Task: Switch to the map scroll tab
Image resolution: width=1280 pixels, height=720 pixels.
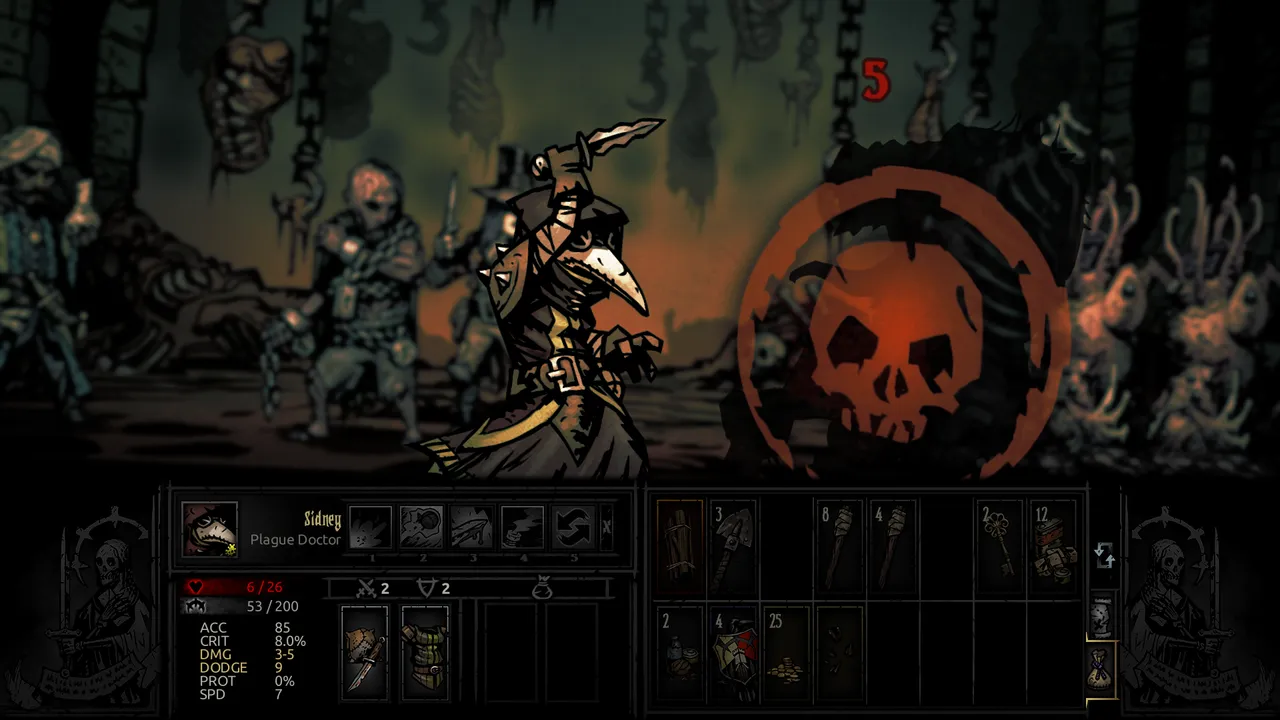Action: pyautogui.click(x=1101, y=616)
